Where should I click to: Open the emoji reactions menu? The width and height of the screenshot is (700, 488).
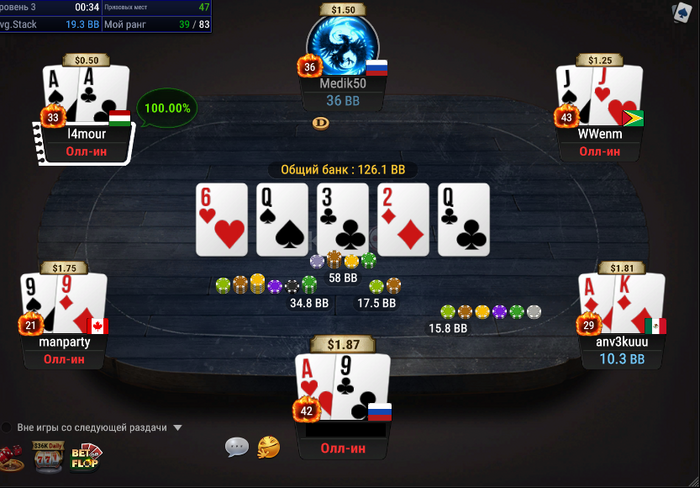coord(268,446)
